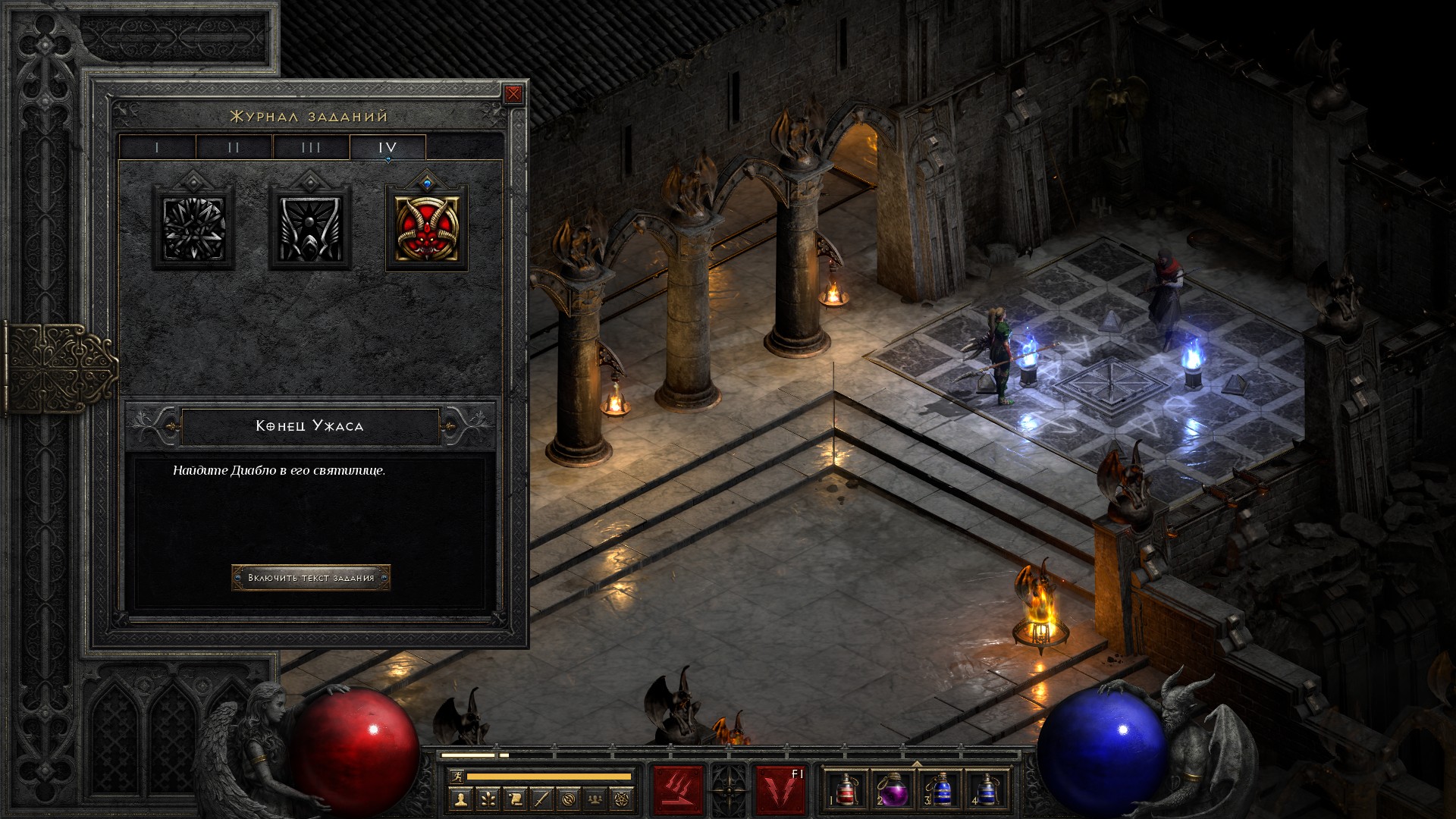Switch to the Act II quest tab
1456x819 pixels.
coord(234,147)
